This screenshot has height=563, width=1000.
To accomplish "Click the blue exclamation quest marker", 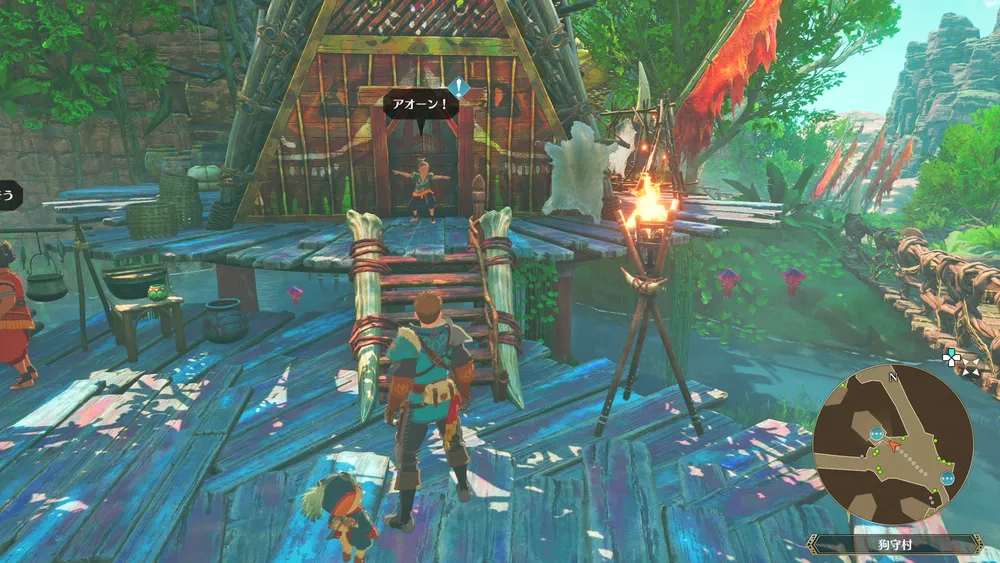I will pyautogui.click(x=458, y=88).
